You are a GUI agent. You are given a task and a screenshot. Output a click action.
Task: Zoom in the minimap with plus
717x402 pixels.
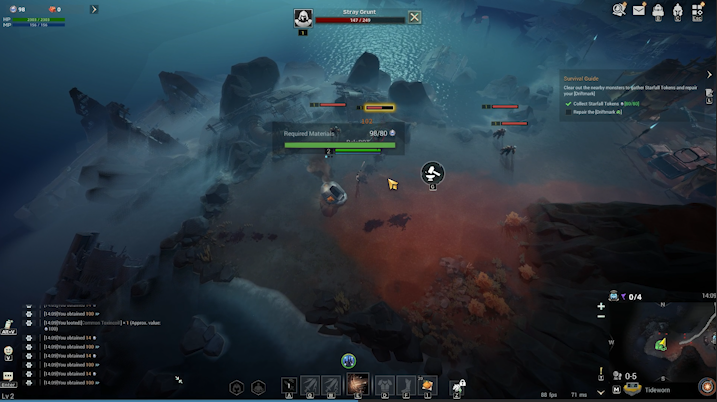click(601, 306)
